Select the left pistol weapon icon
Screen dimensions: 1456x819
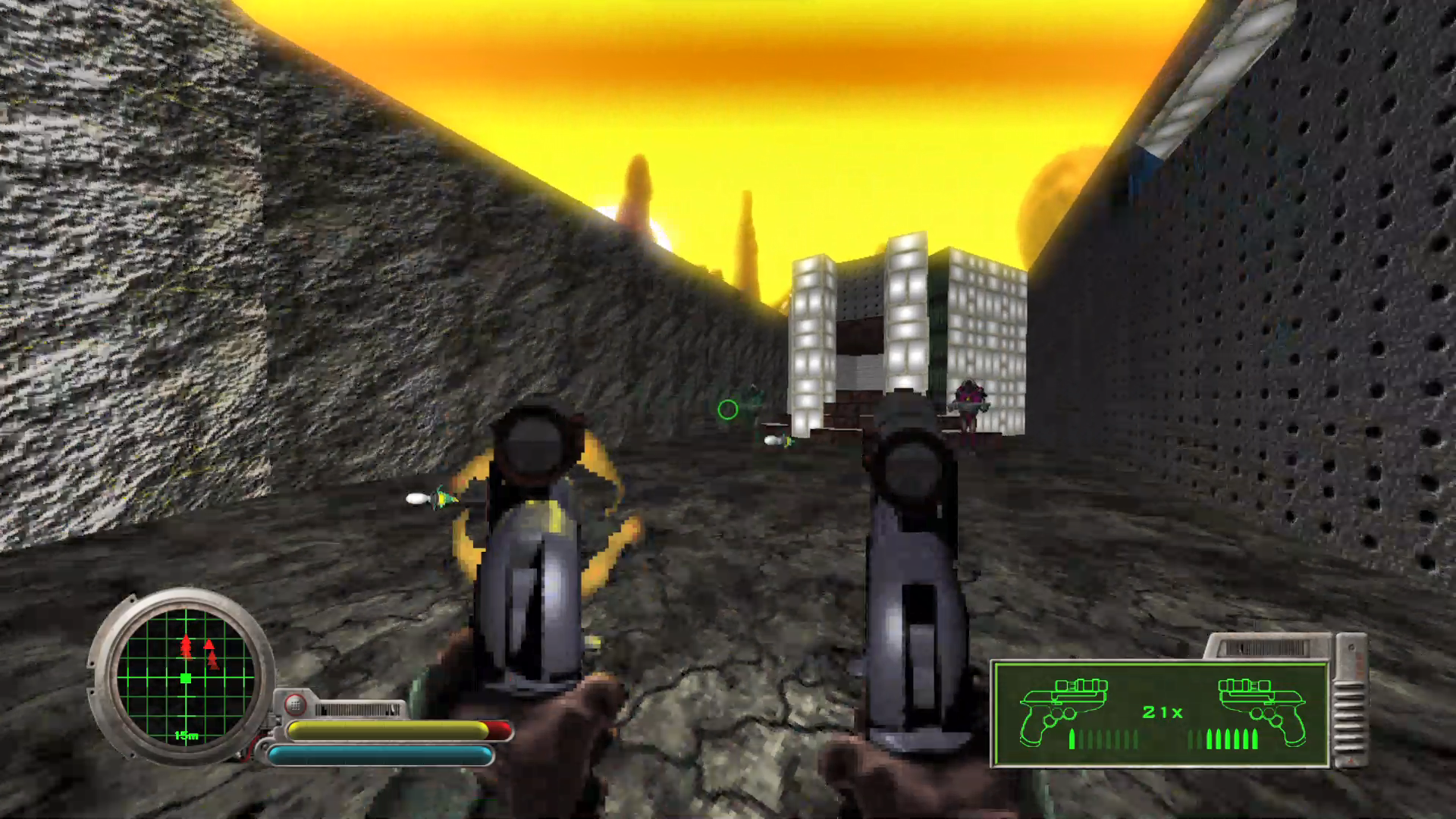[x=1062, y=710]
